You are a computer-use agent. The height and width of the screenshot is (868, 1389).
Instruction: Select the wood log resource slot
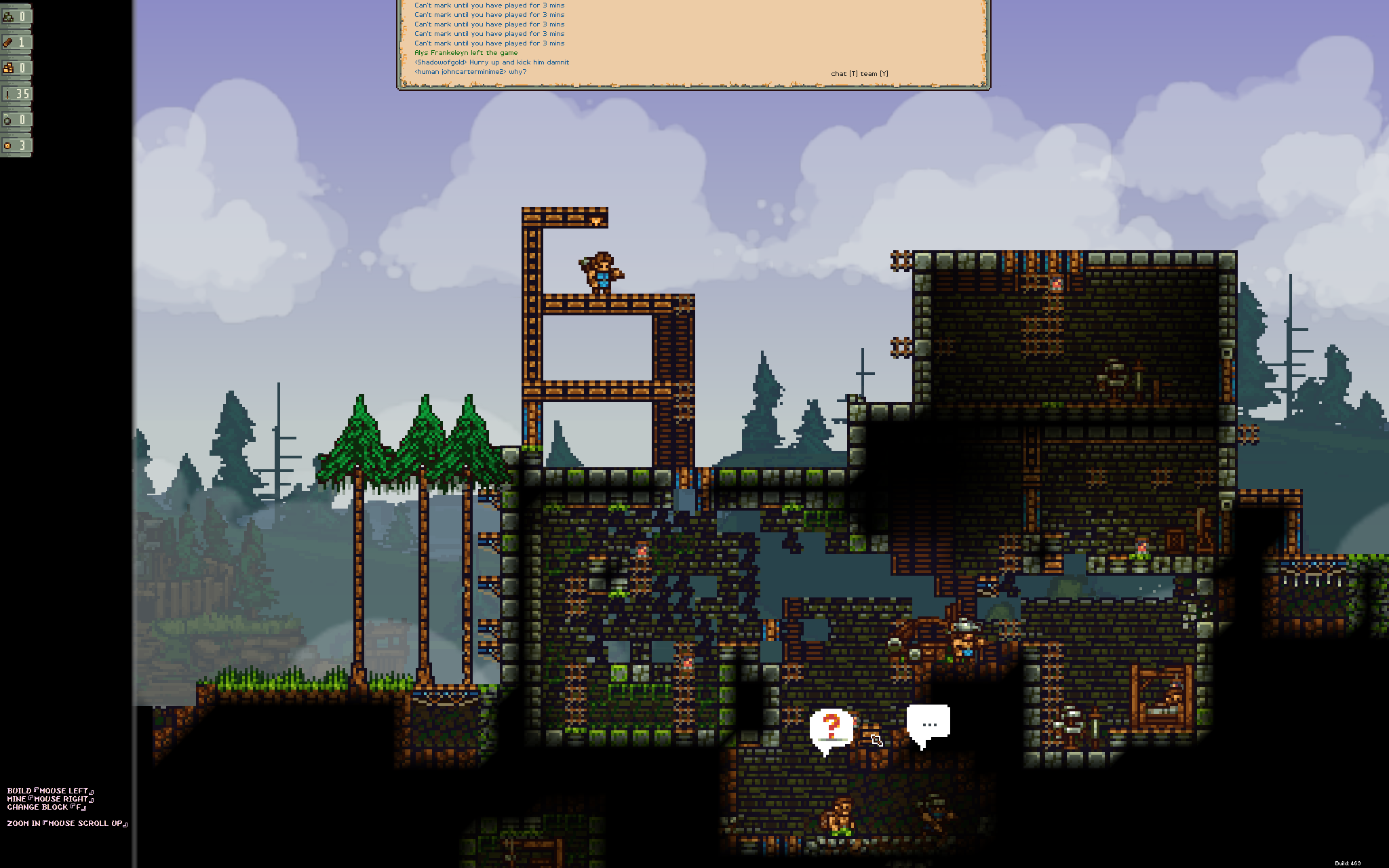coord(16,42)
